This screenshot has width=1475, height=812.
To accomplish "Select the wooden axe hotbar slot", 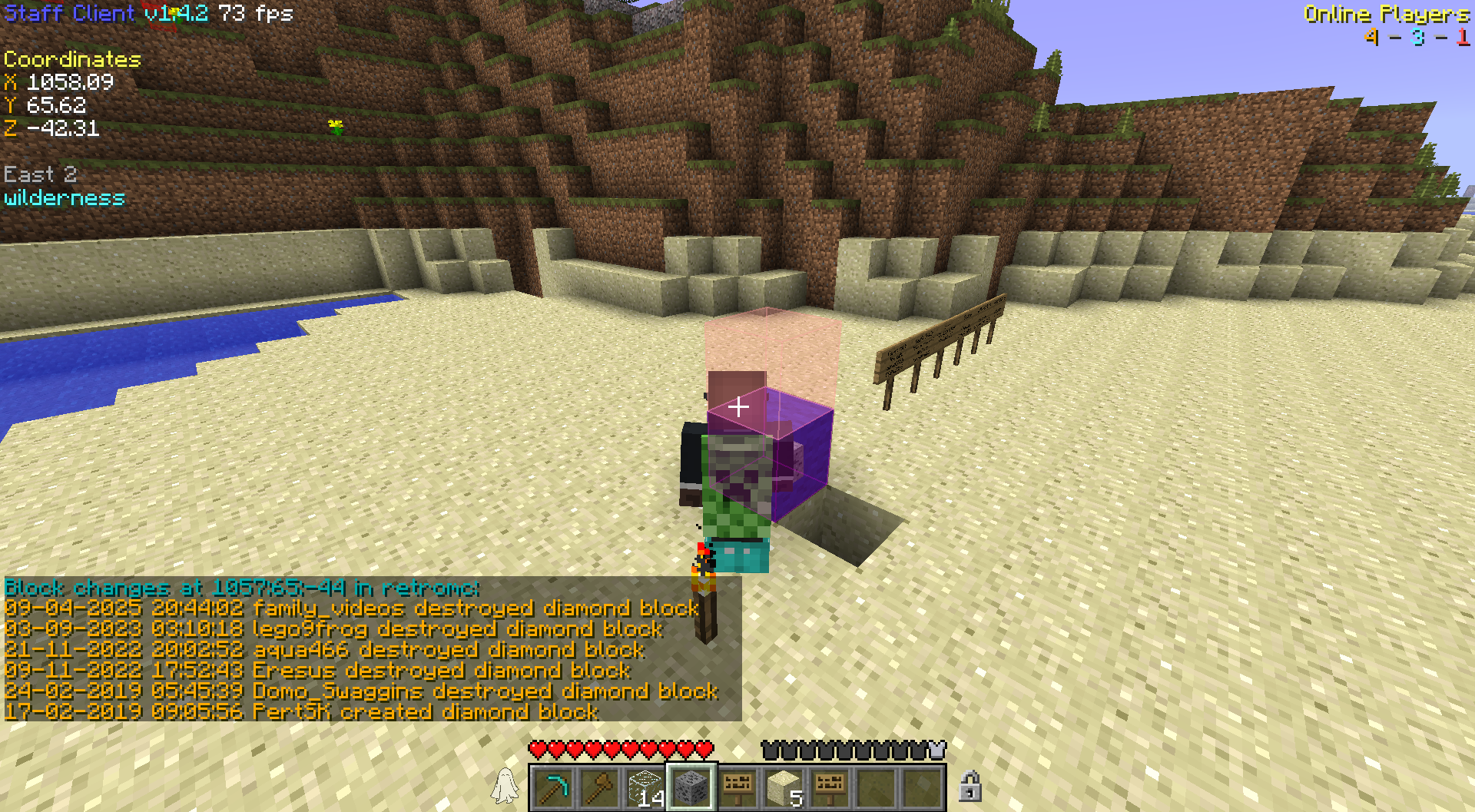I will tap(600, 787).
